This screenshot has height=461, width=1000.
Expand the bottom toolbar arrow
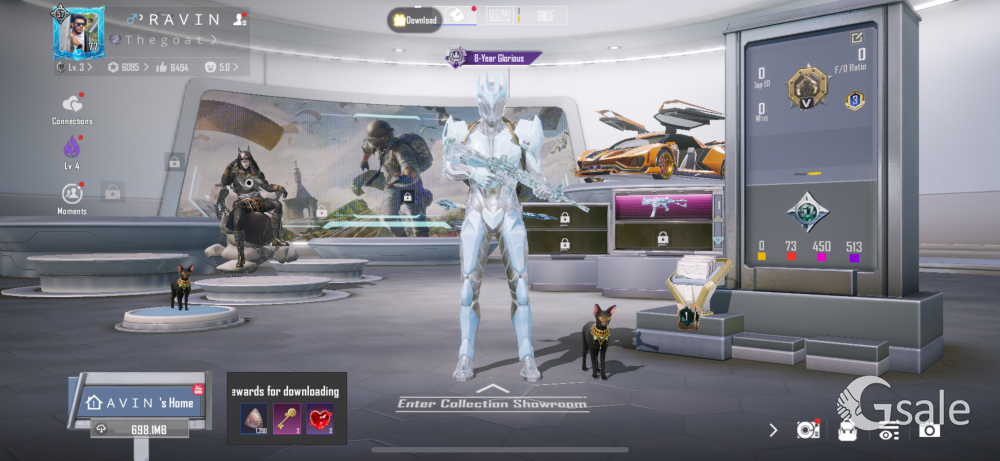(773, 430)
